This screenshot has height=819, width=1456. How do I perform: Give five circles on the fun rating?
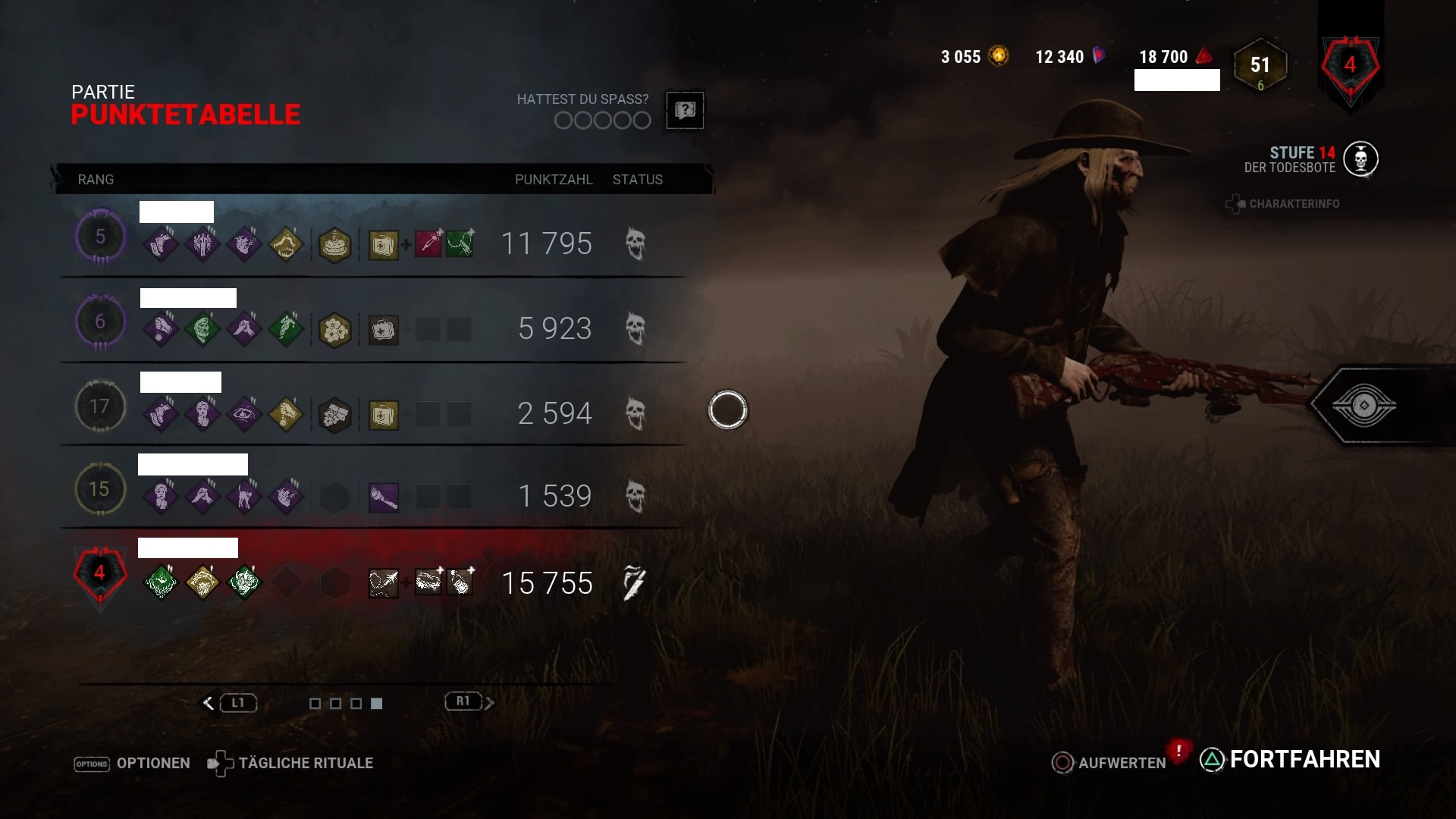click(641, 120)
